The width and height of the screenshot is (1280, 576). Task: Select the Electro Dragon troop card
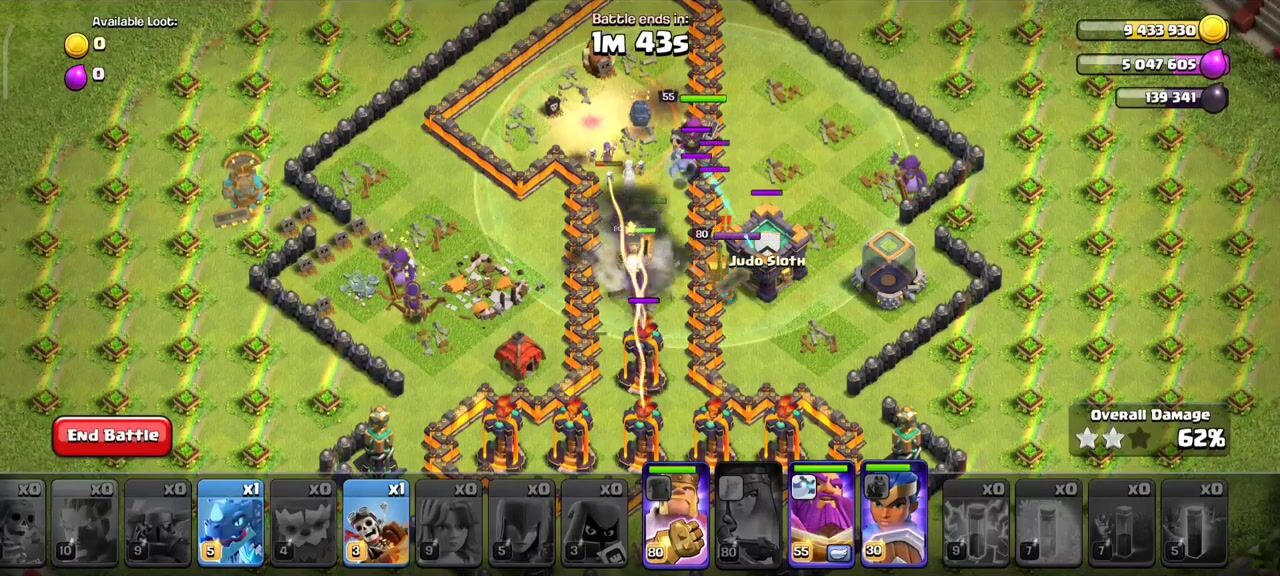click(230, 524)
